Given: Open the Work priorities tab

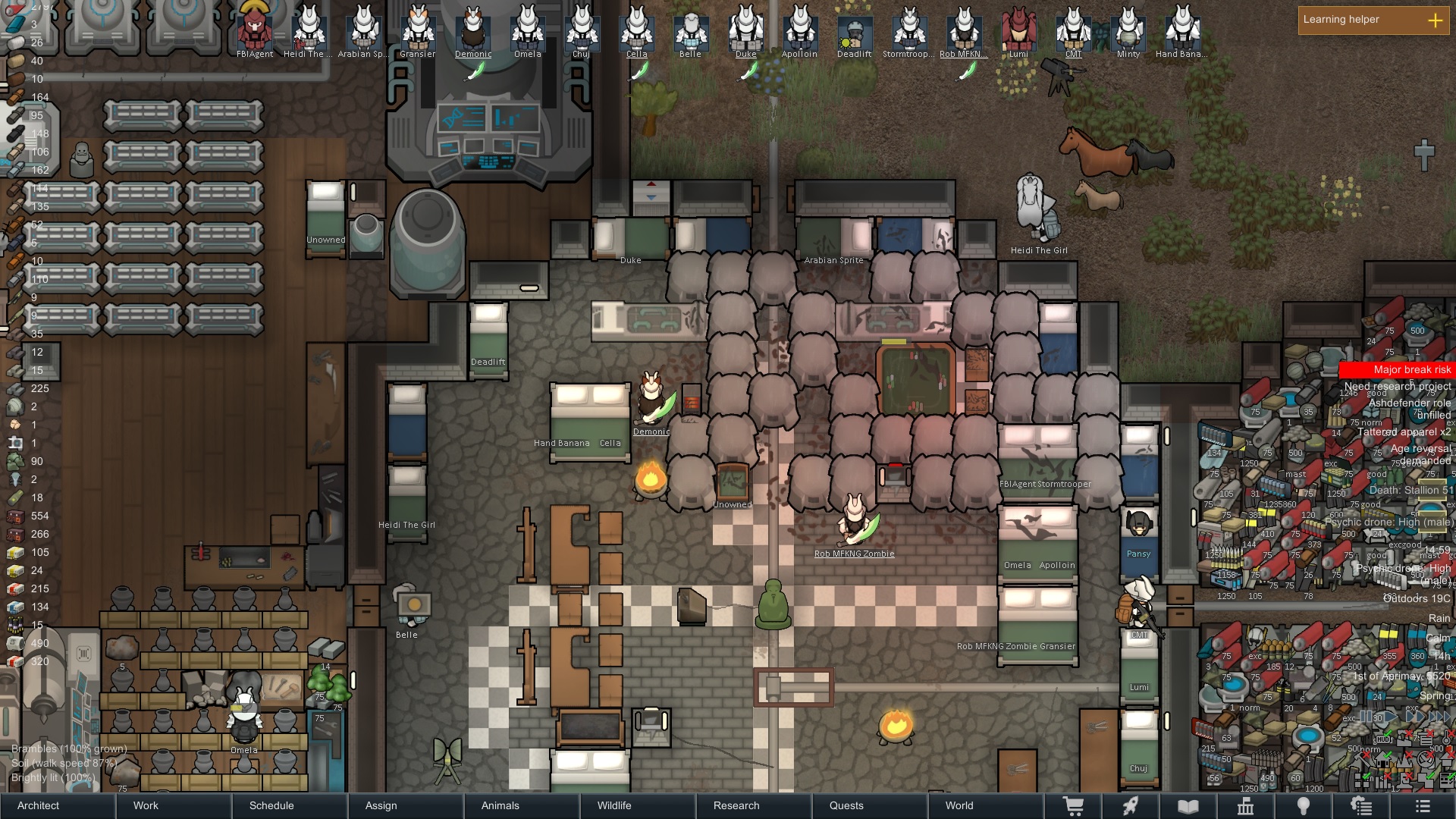Looking at the screenshot, I should click(146, 805).
